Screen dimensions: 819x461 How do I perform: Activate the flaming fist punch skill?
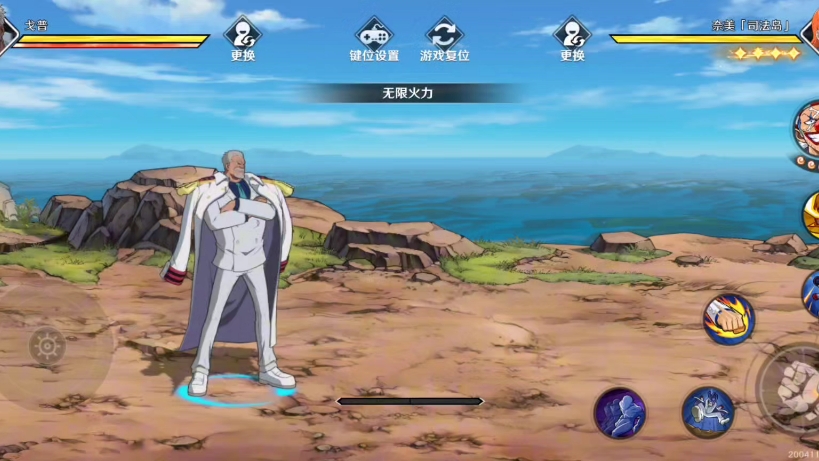point(728,320)
